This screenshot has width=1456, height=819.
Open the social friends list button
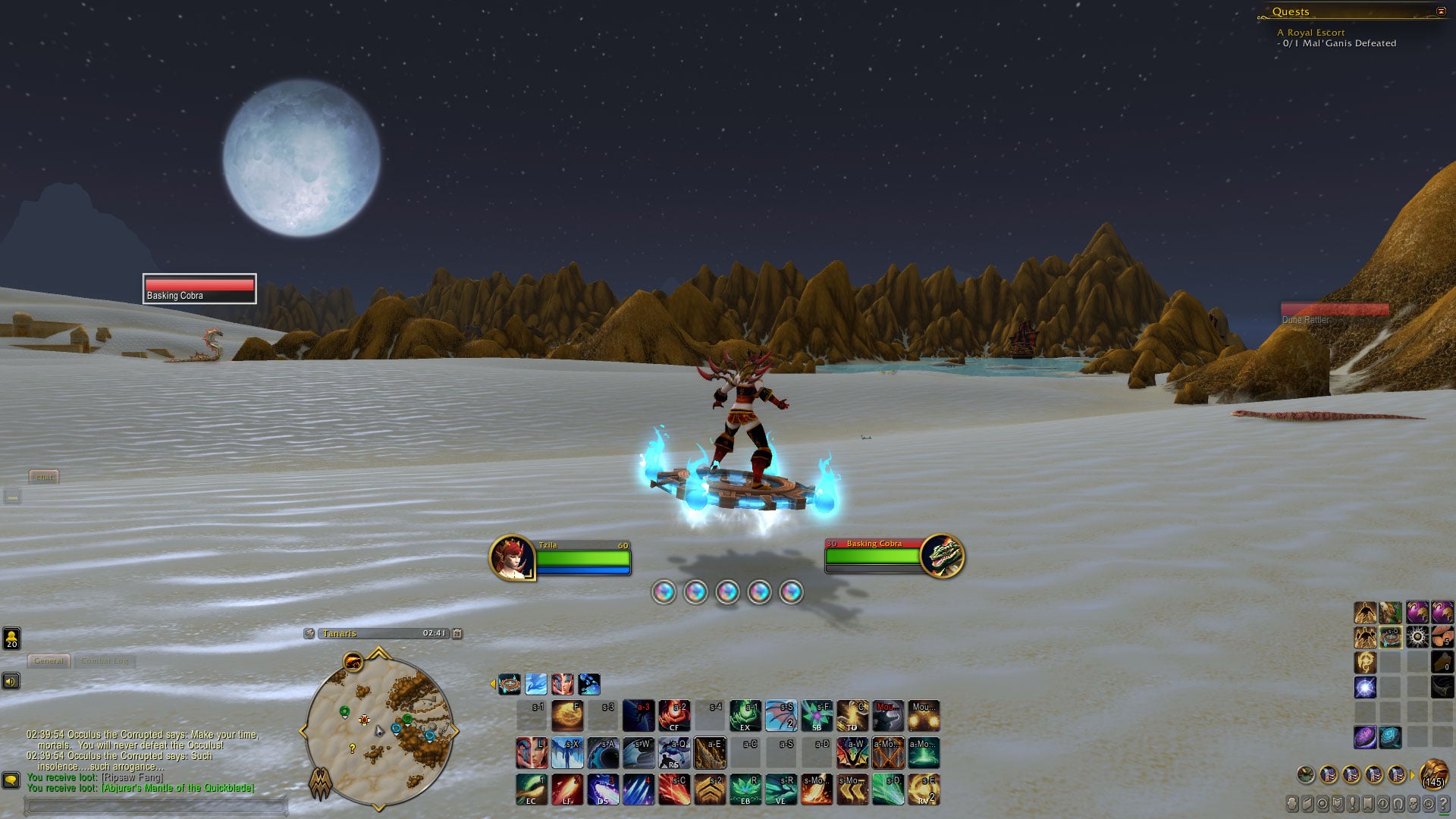[x=11, y=639]
